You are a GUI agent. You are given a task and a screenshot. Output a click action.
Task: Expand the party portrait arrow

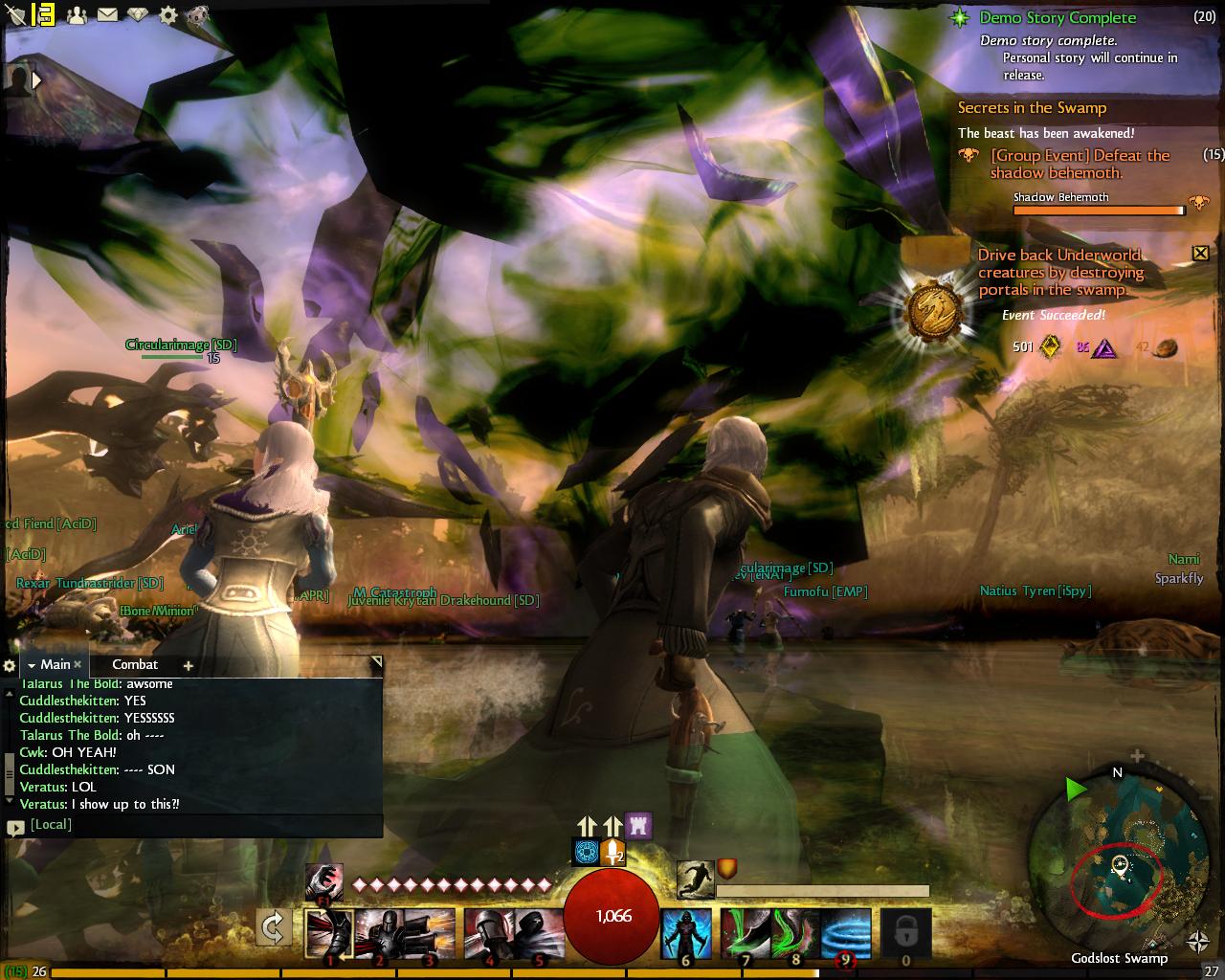[37, 81]
